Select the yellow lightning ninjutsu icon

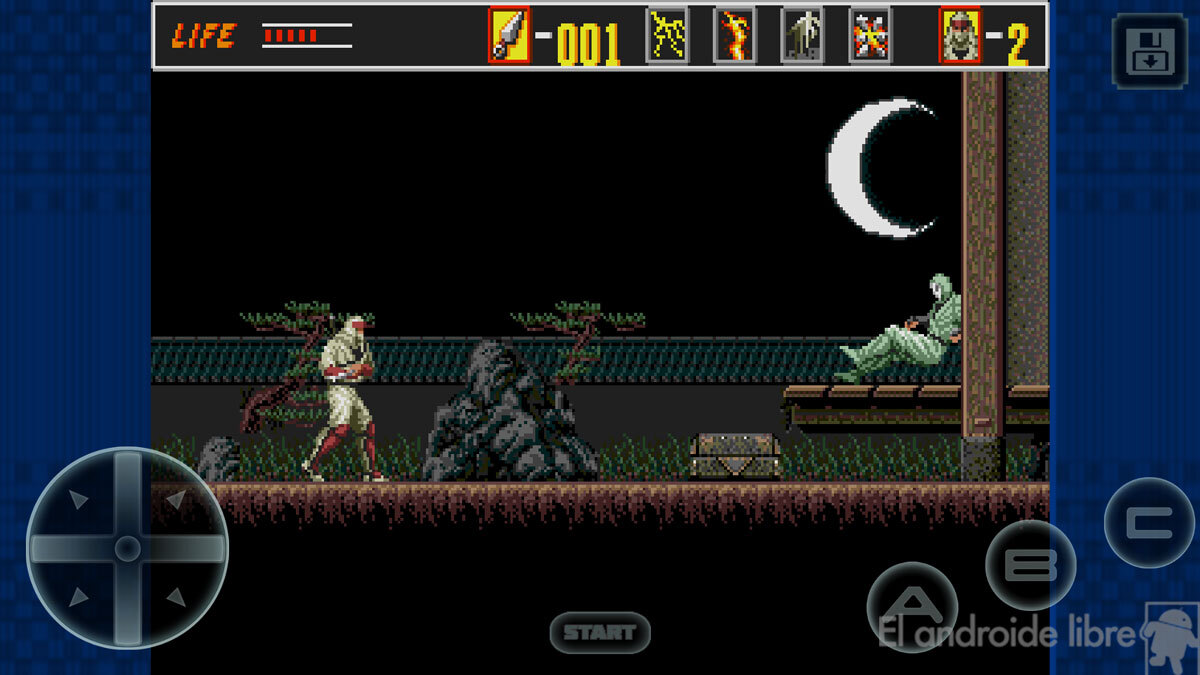(667, 36)
